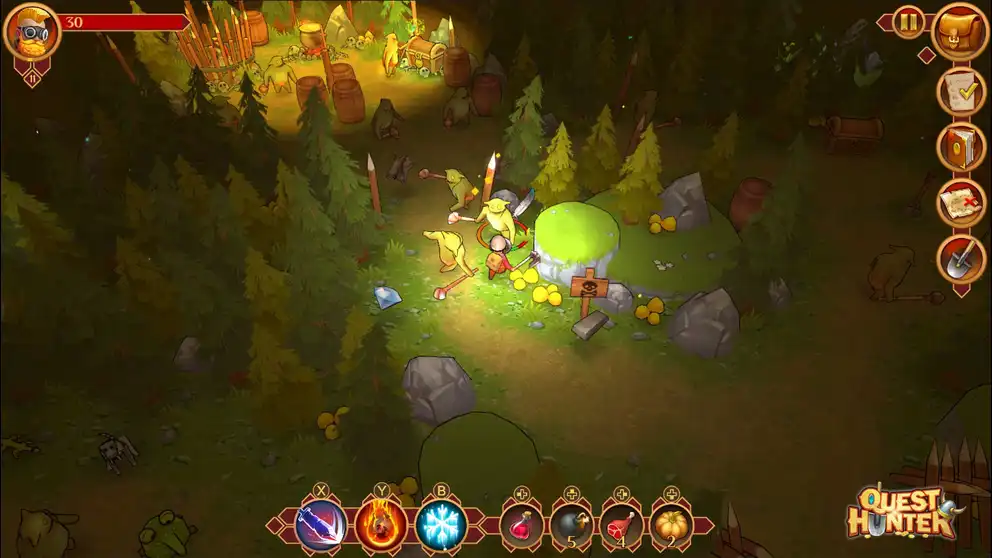Select the pumpkin item slot
This screenshot has width=992, height=558.
pyautogui.click(x=672, y=525)
